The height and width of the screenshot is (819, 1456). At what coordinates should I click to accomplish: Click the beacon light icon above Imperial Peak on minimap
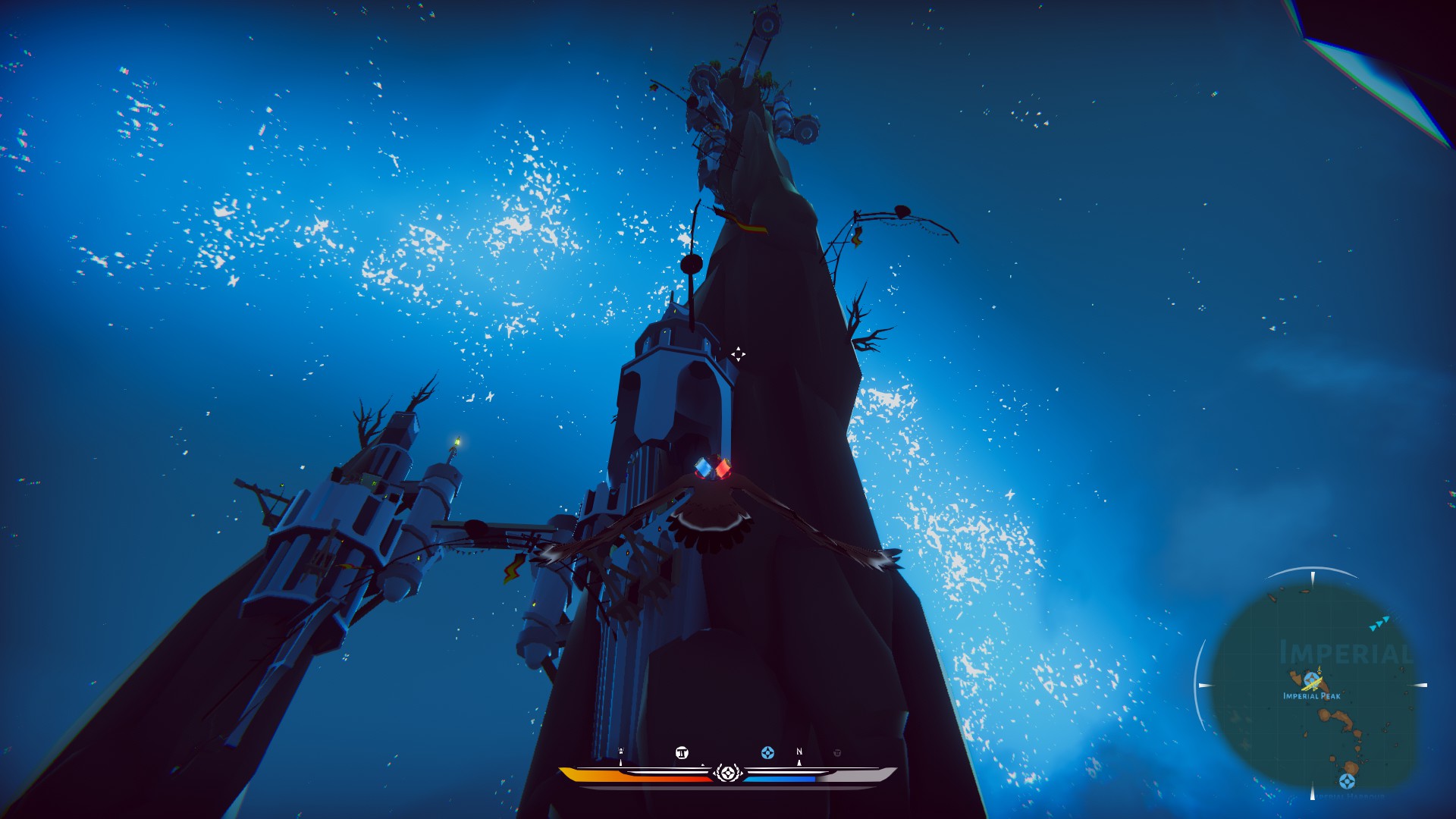click(x=1319, y=670)
